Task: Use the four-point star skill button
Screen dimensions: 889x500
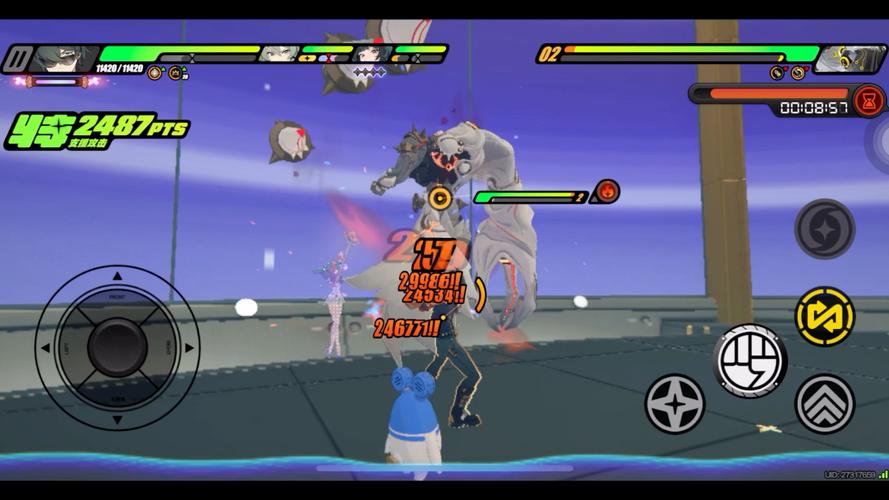Action: tap(675, 403)
